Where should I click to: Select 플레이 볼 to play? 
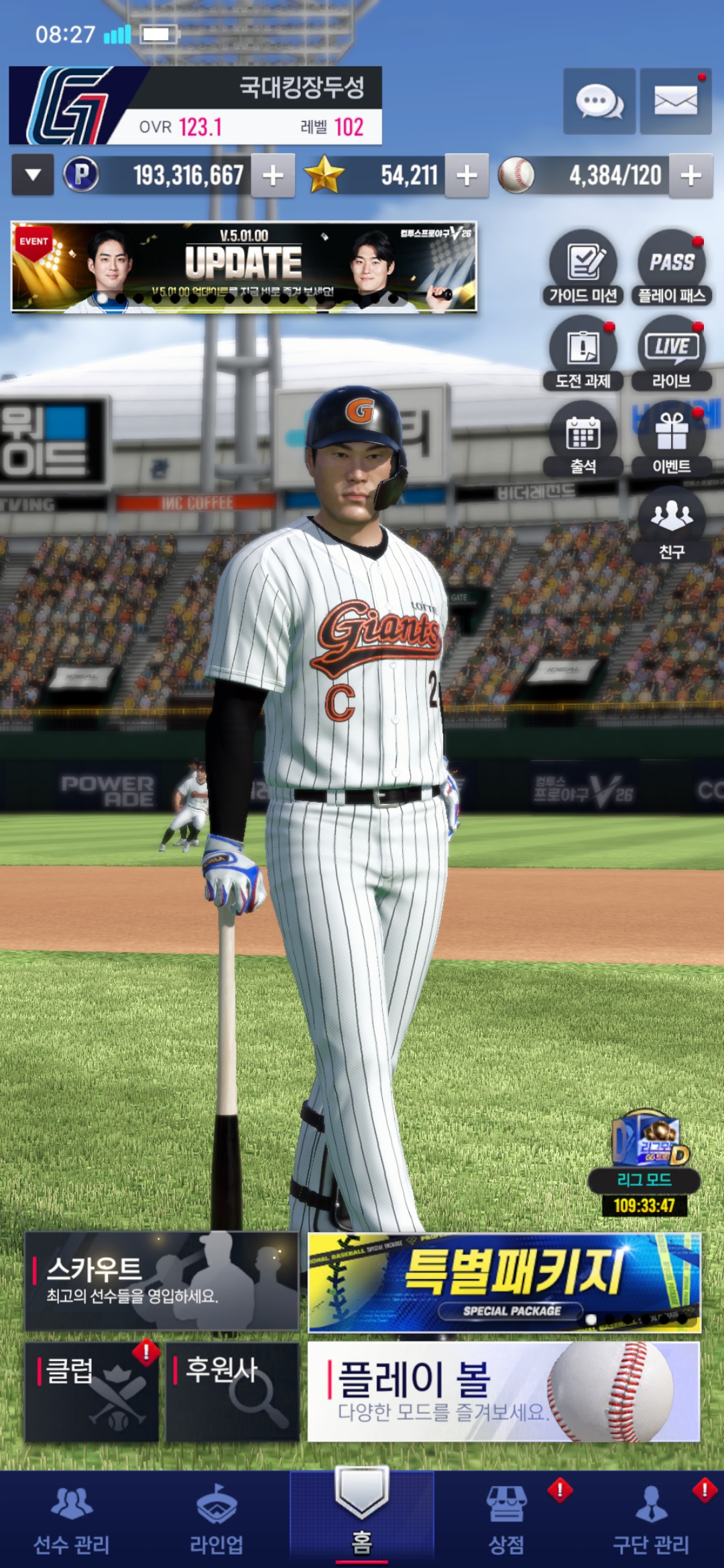pyautogui.click(x=504, y=1391)
